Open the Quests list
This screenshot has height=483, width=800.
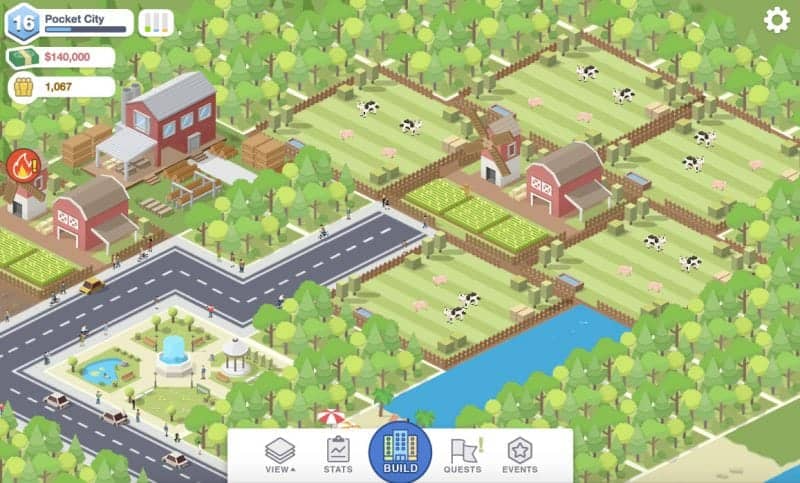[463, 455]
